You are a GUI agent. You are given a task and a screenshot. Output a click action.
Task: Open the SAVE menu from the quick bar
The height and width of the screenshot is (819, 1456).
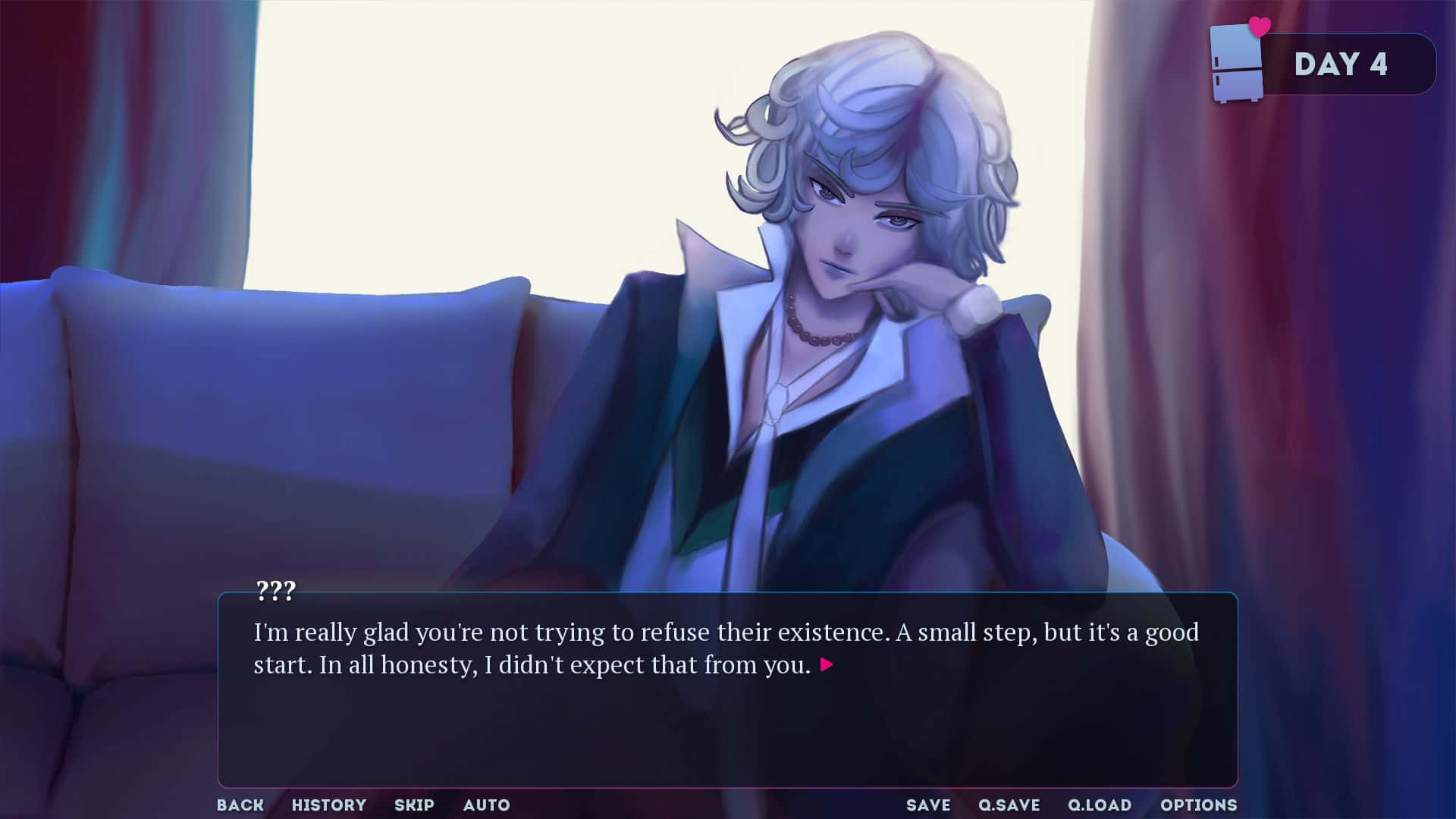pyautogui.click(x=928, y=805)
